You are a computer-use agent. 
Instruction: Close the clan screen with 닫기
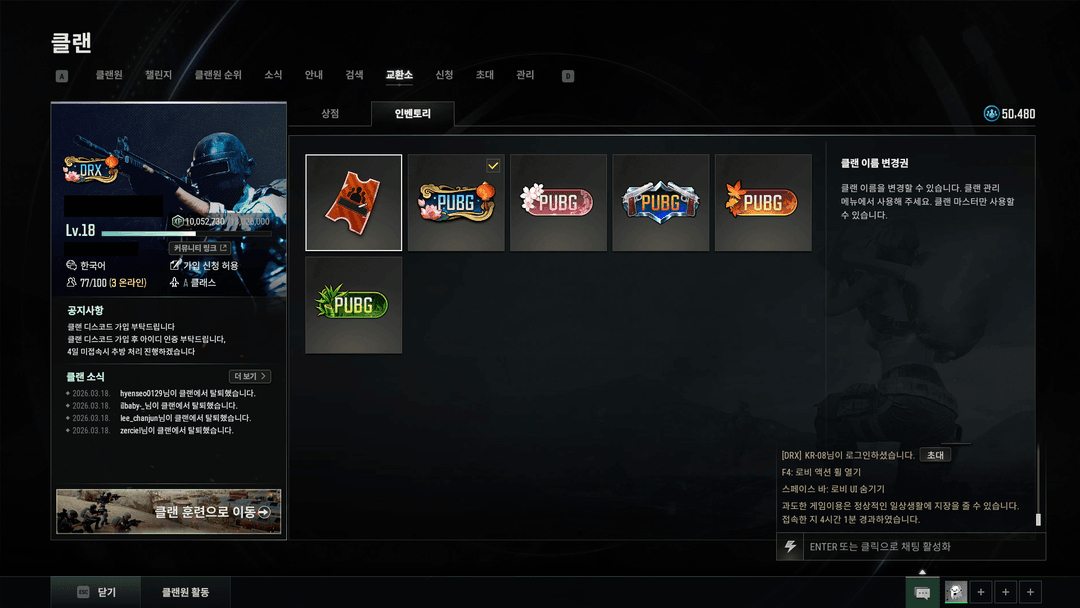(x=97, y=592)
